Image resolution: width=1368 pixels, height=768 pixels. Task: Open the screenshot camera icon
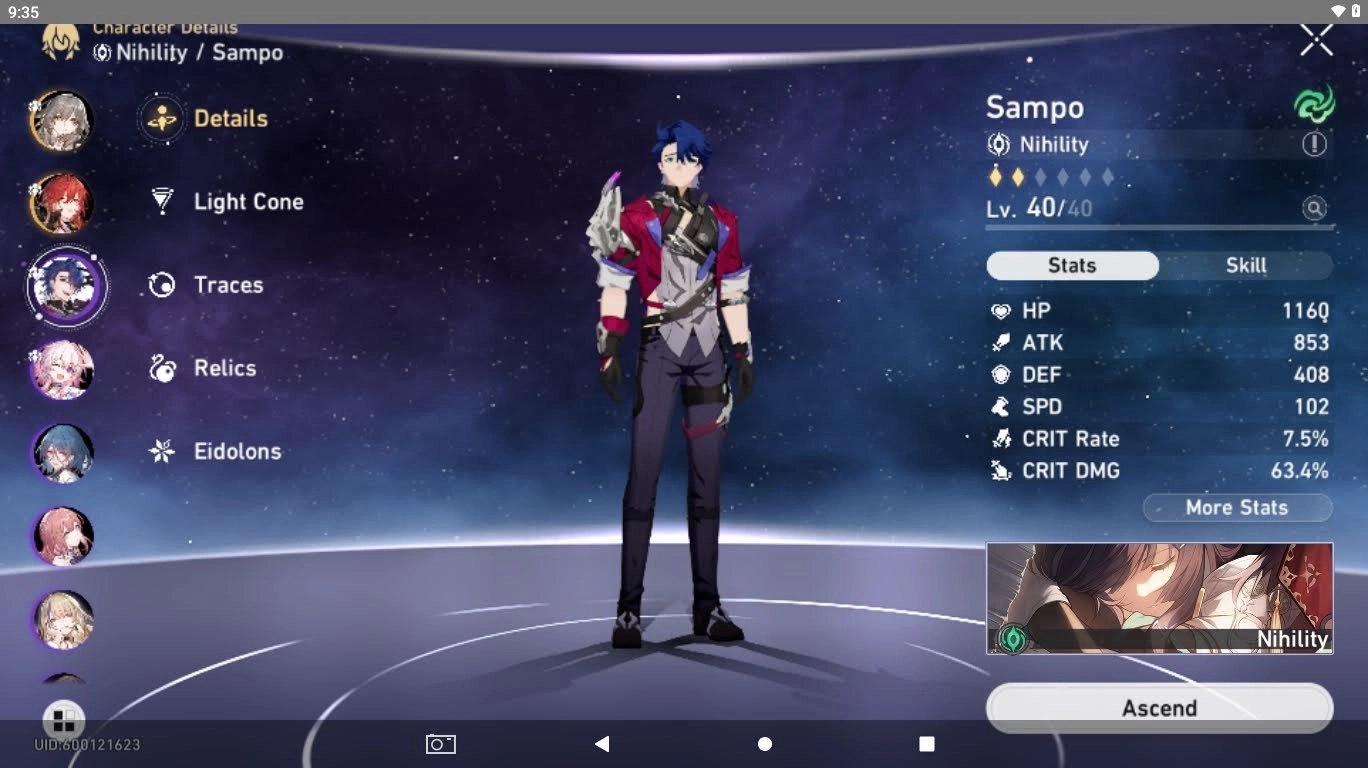point(440,744)
